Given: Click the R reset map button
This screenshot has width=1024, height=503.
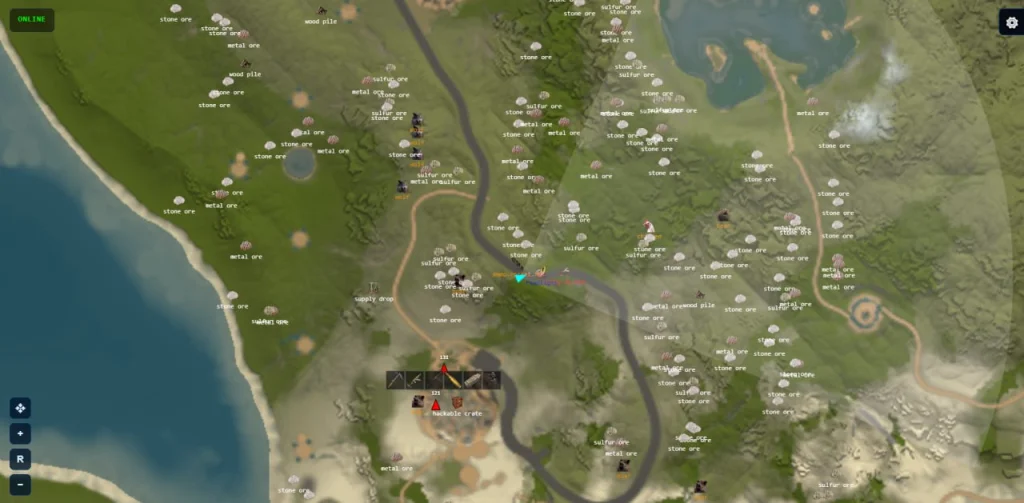Looking at the screenshot, I should pos(20,459).
